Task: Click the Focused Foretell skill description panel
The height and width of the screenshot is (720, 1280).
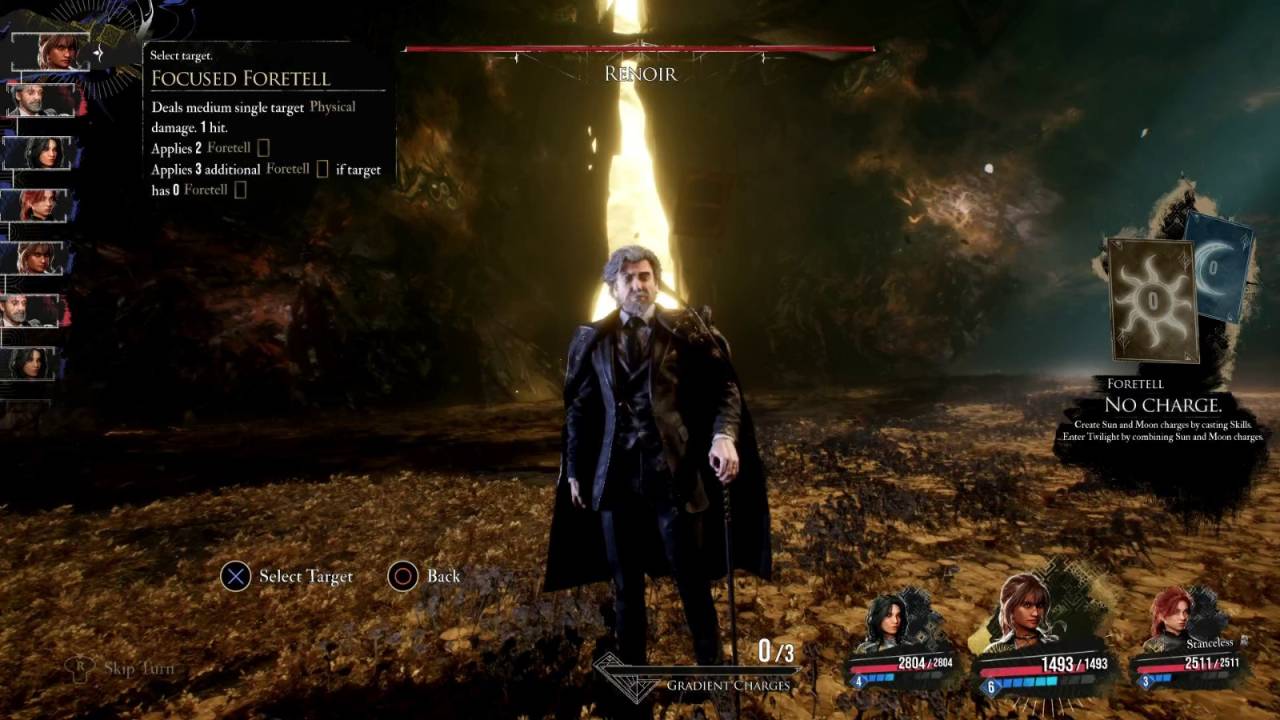Action: [x=266, y=125]
